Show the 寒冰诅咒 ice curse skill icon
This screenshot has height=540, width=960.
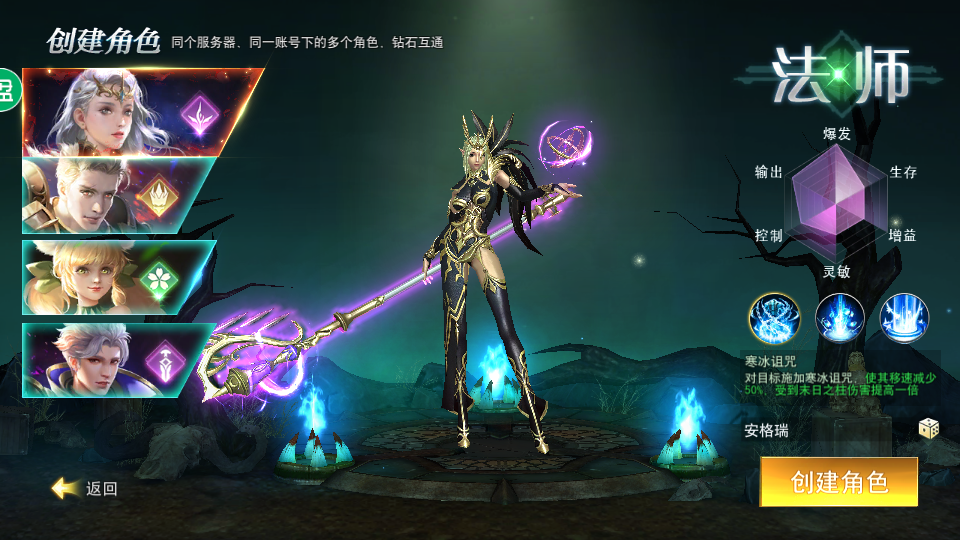click(x=774, y=318)
